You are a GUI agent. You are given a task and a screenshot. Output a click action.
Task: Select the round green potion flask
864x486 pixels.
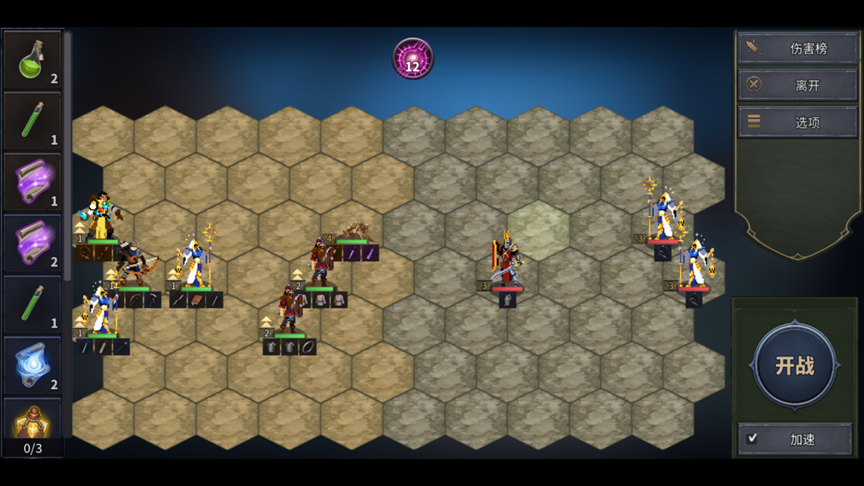(32, 60)
